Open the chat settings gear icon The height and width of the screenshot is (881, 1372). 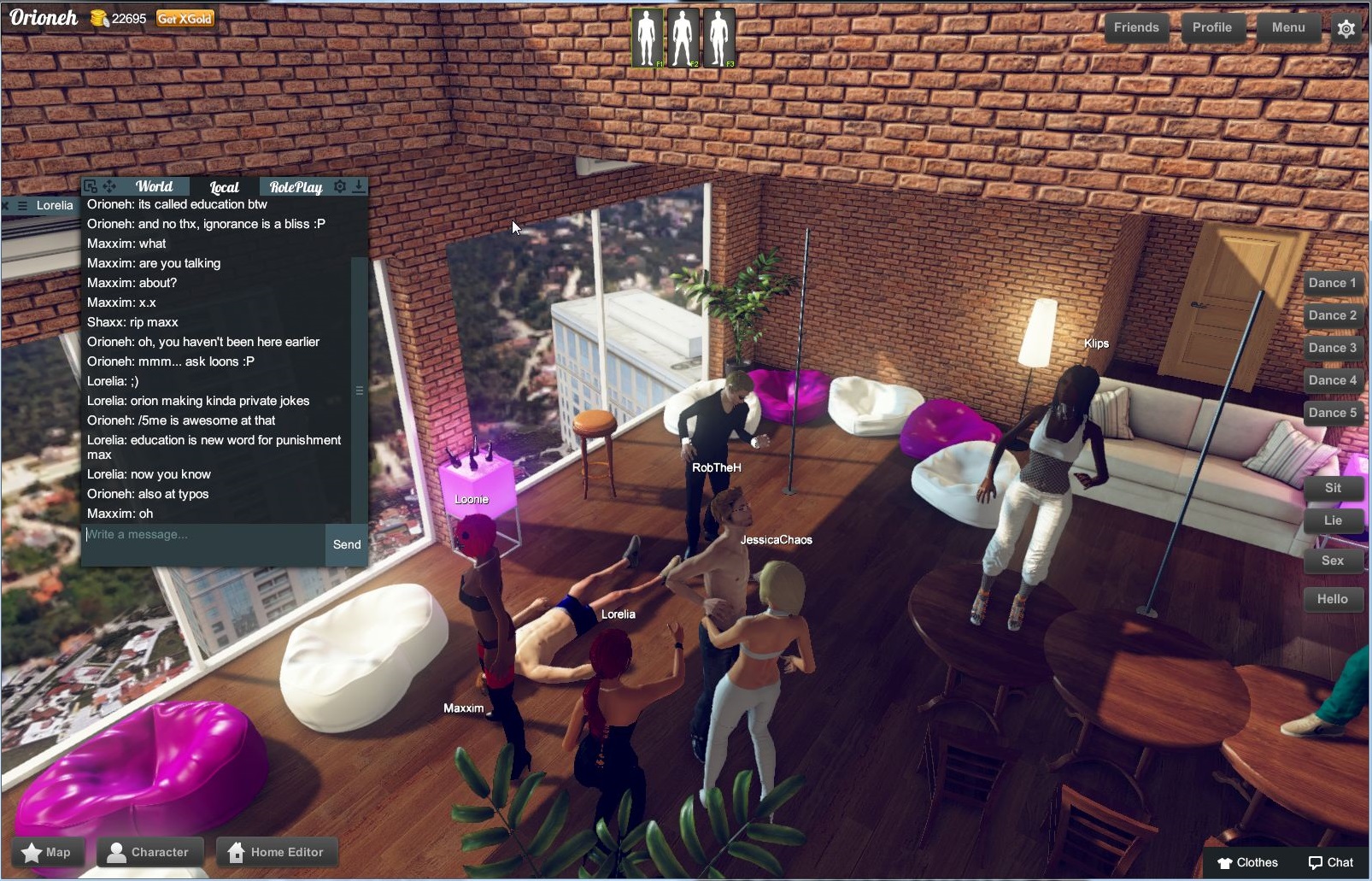[x=340, y=186]
